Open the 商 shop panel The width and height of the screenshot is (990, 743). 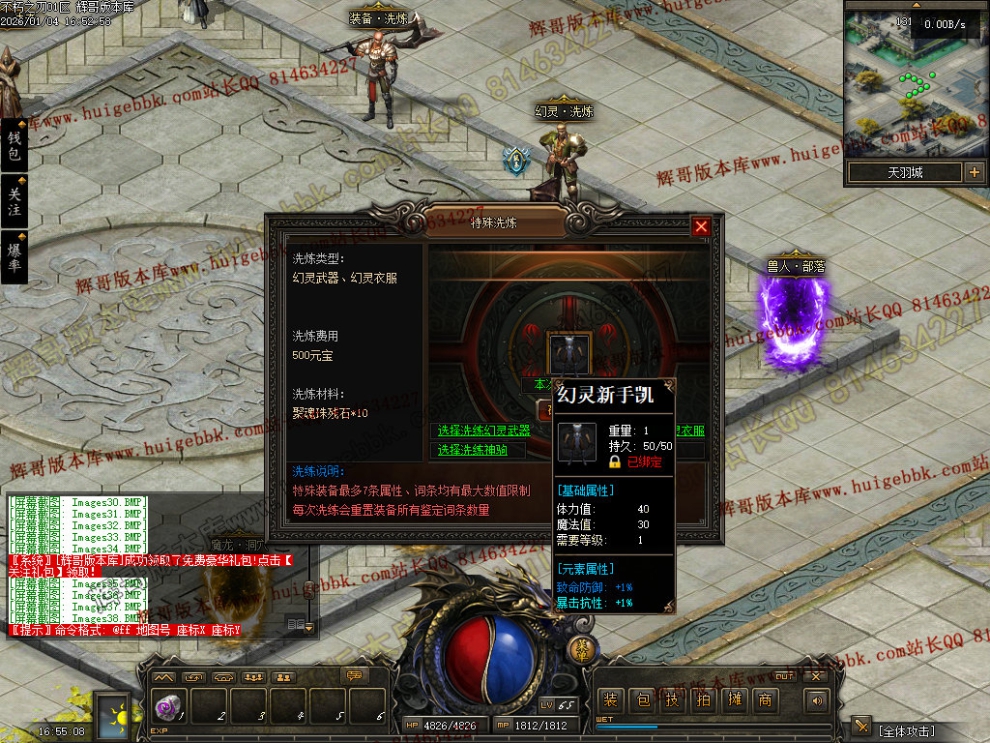766,701
